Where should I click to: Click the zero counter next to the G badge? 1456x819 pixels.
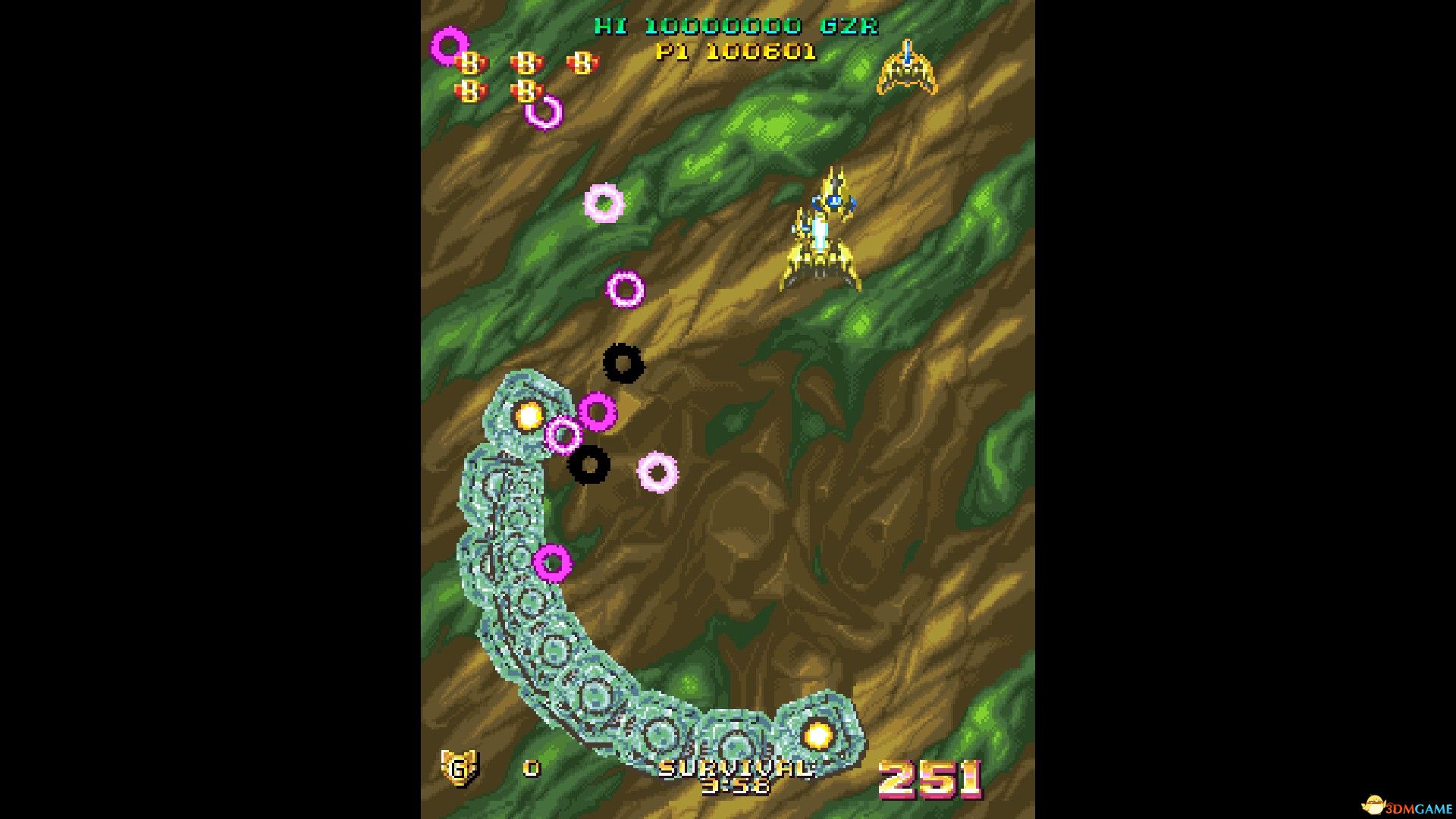pyautogui.click(x=531, y=770)
